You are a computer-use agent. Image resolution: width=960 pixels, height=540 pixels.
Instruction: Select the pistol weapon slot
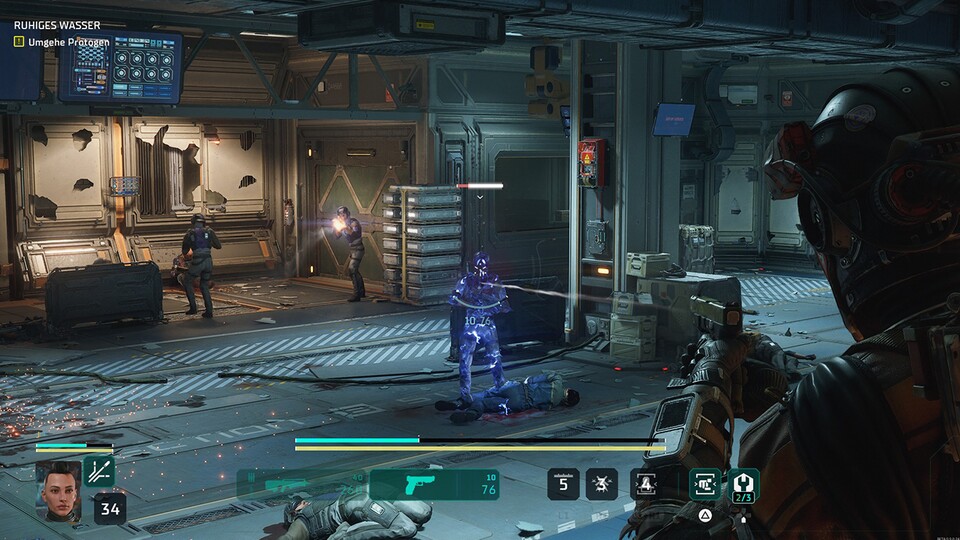pos(433,485)
